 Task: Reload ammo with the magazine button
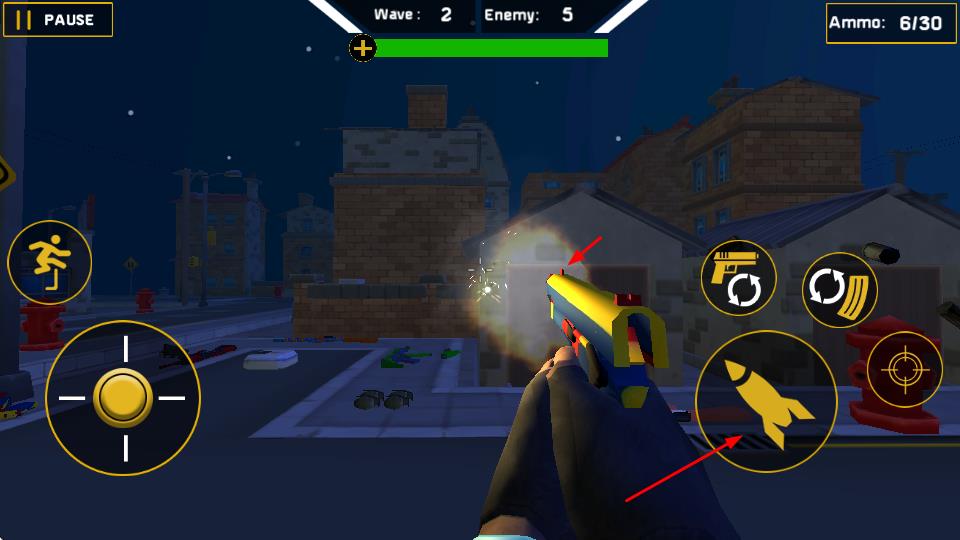[840, 290]
